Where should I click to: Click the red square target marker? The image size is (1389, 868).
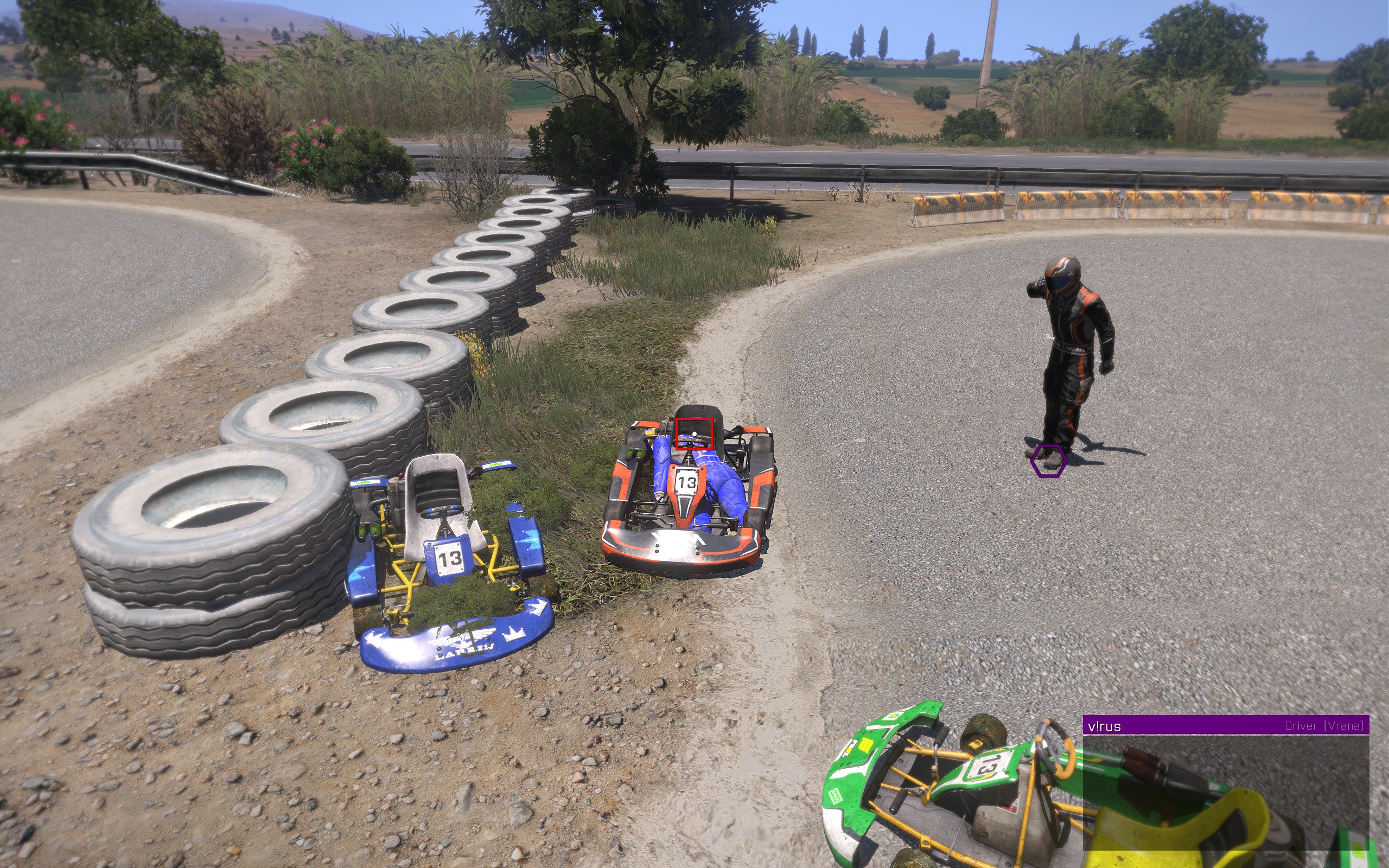[x=694, y=433]
